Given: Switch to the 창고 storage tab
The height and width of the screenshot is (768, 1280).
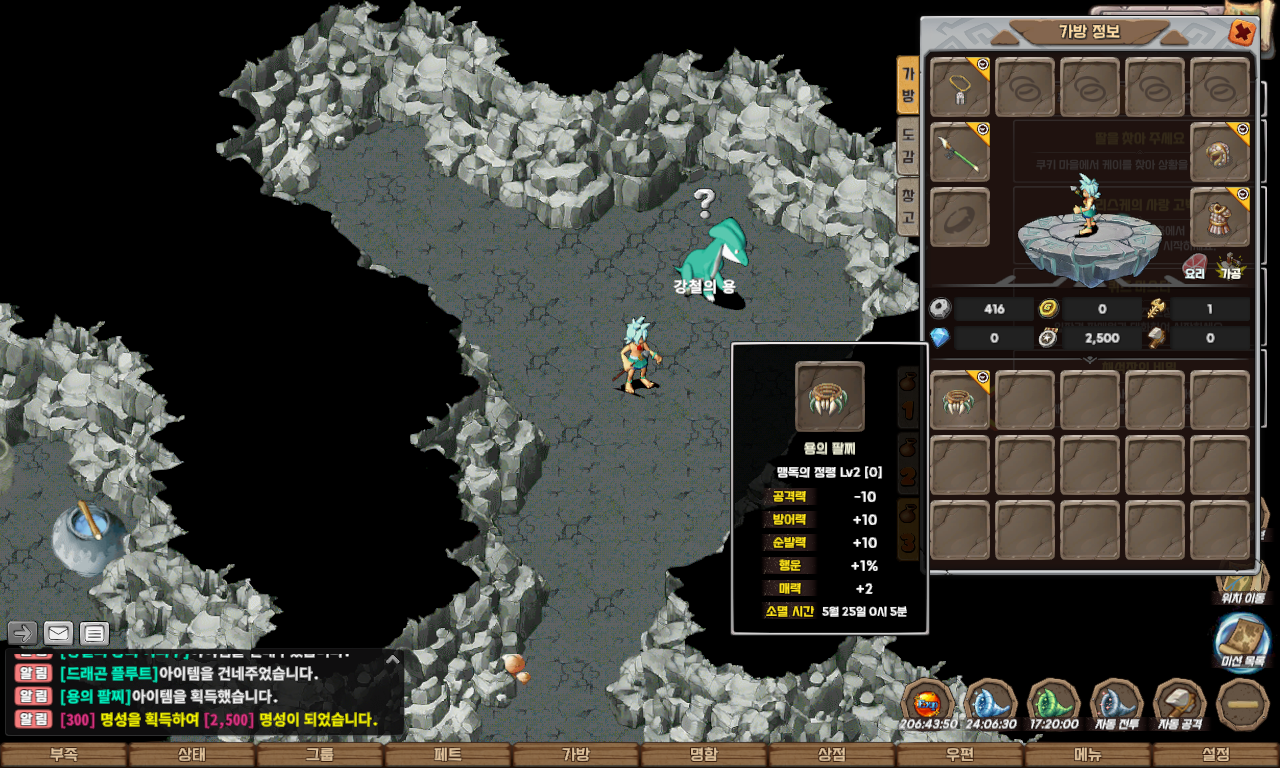Looking at the screenshot, I should pyautogui.click(x=907, y=206).
